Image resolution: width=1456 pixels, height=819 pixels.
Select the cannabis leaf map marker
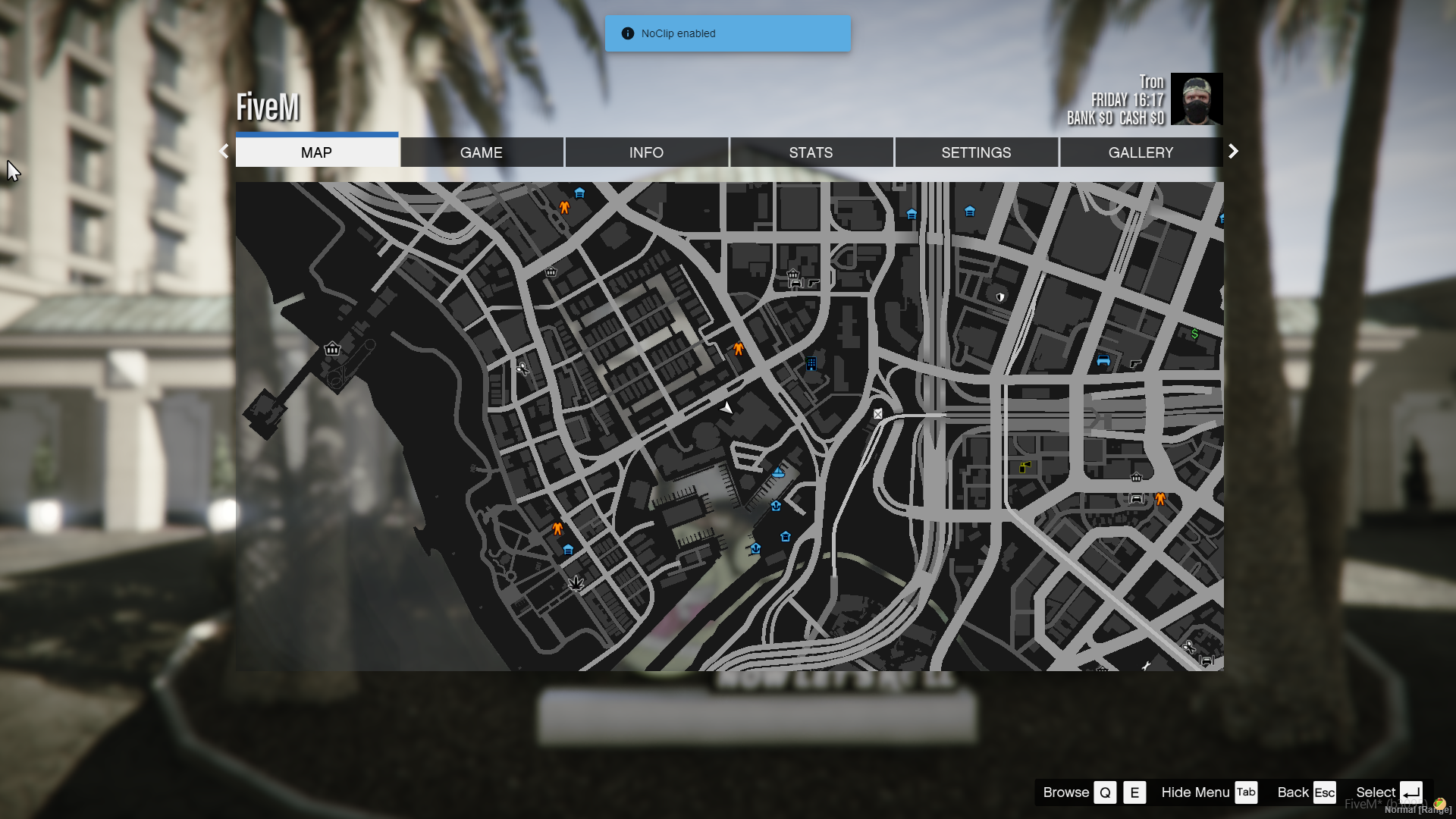[576, 583]
